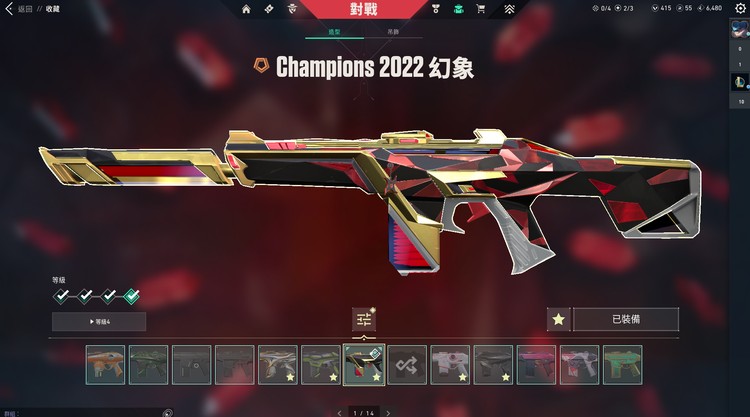Open the filter sliders button
The image size is (750, 417).
[x=364, y=319]
